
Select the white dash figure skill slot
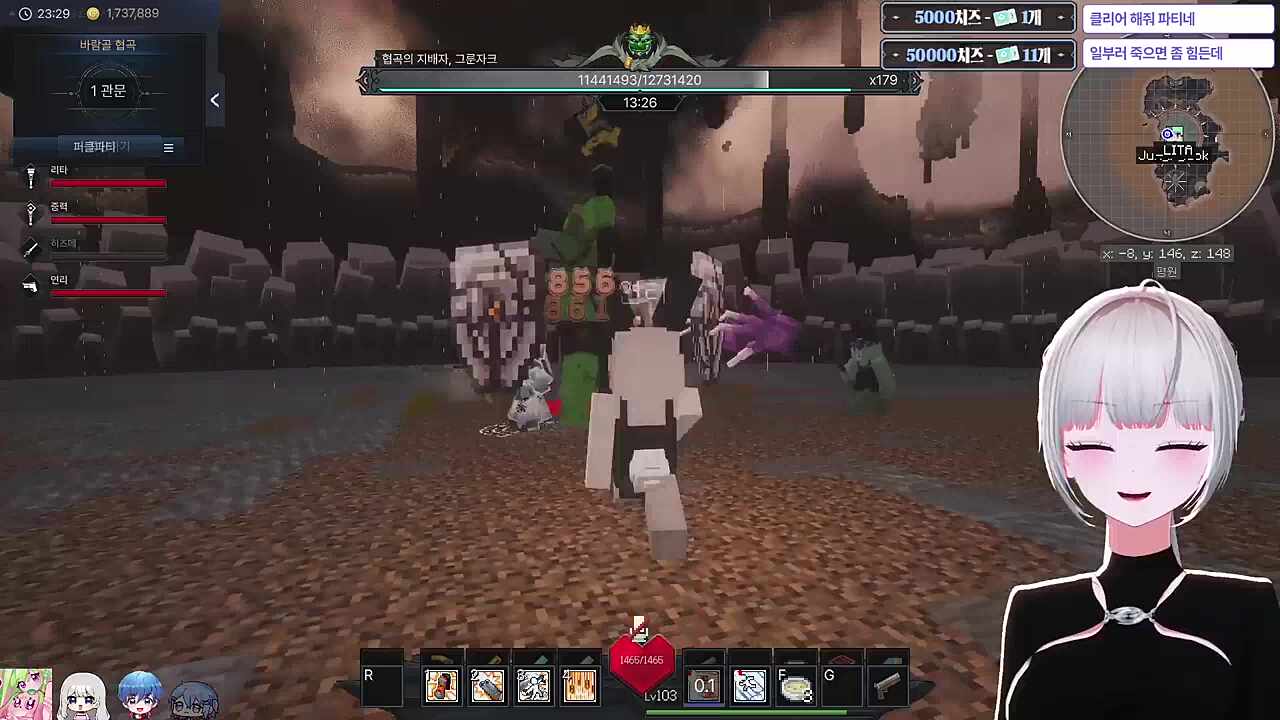[x=750, y=685]
